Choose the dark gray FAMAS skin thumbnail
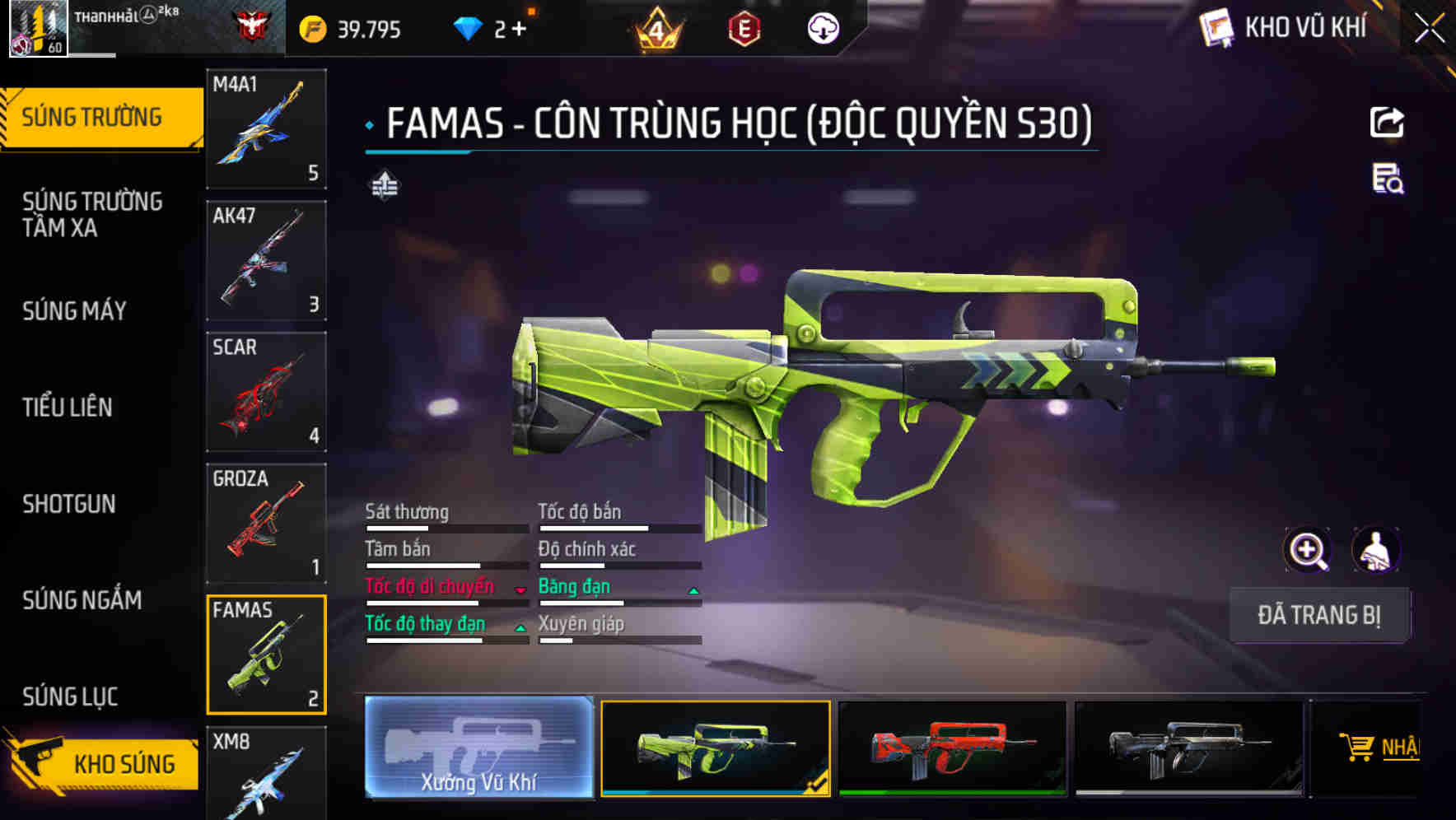This screenshot has width=1456, height=820. click(1188, 748)
